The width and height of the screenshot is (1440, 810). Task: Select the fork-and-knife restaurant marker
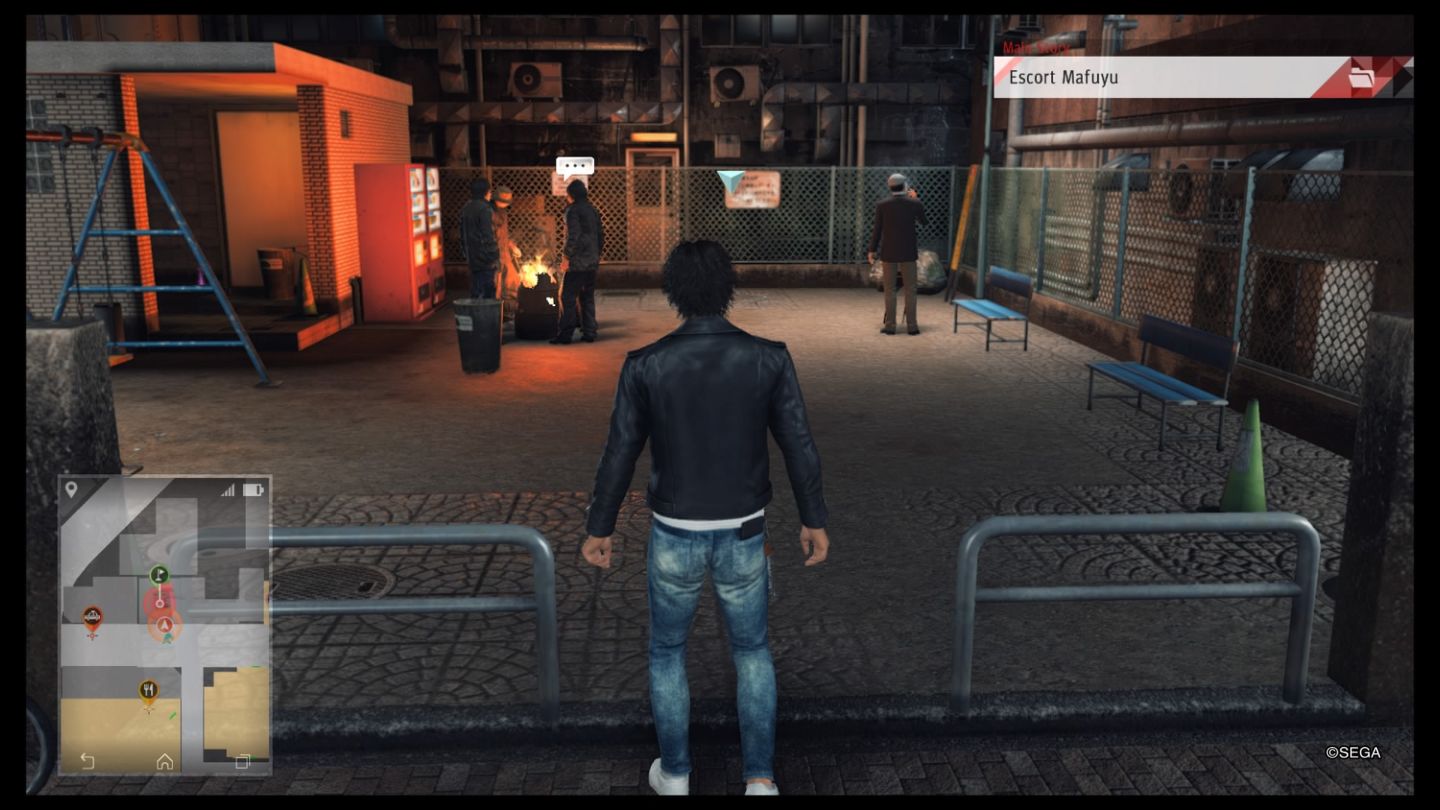(148, 688)
